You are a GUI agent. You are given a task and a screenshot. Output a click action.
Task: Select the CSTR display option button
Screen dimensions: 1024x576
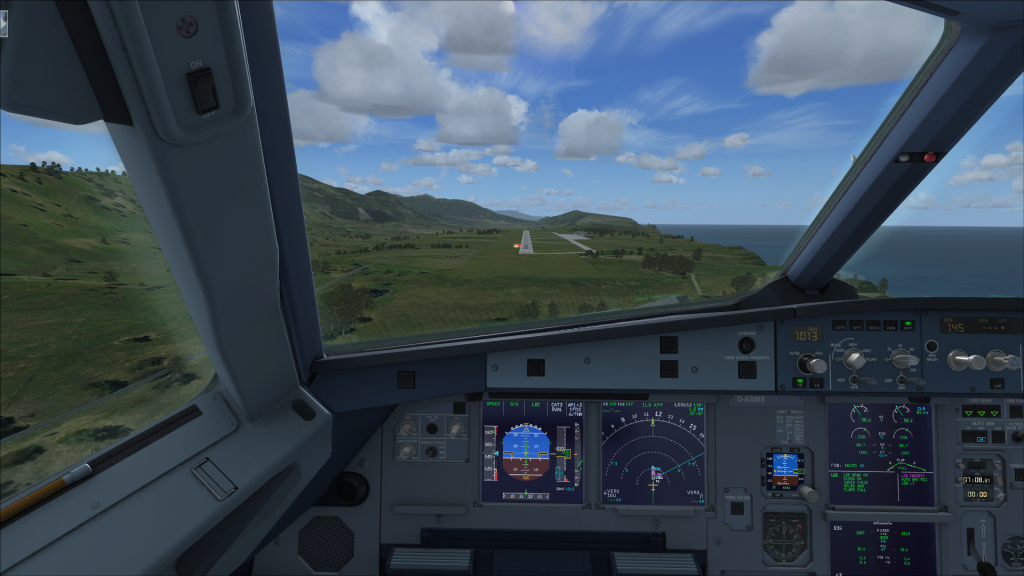(840, 325)
